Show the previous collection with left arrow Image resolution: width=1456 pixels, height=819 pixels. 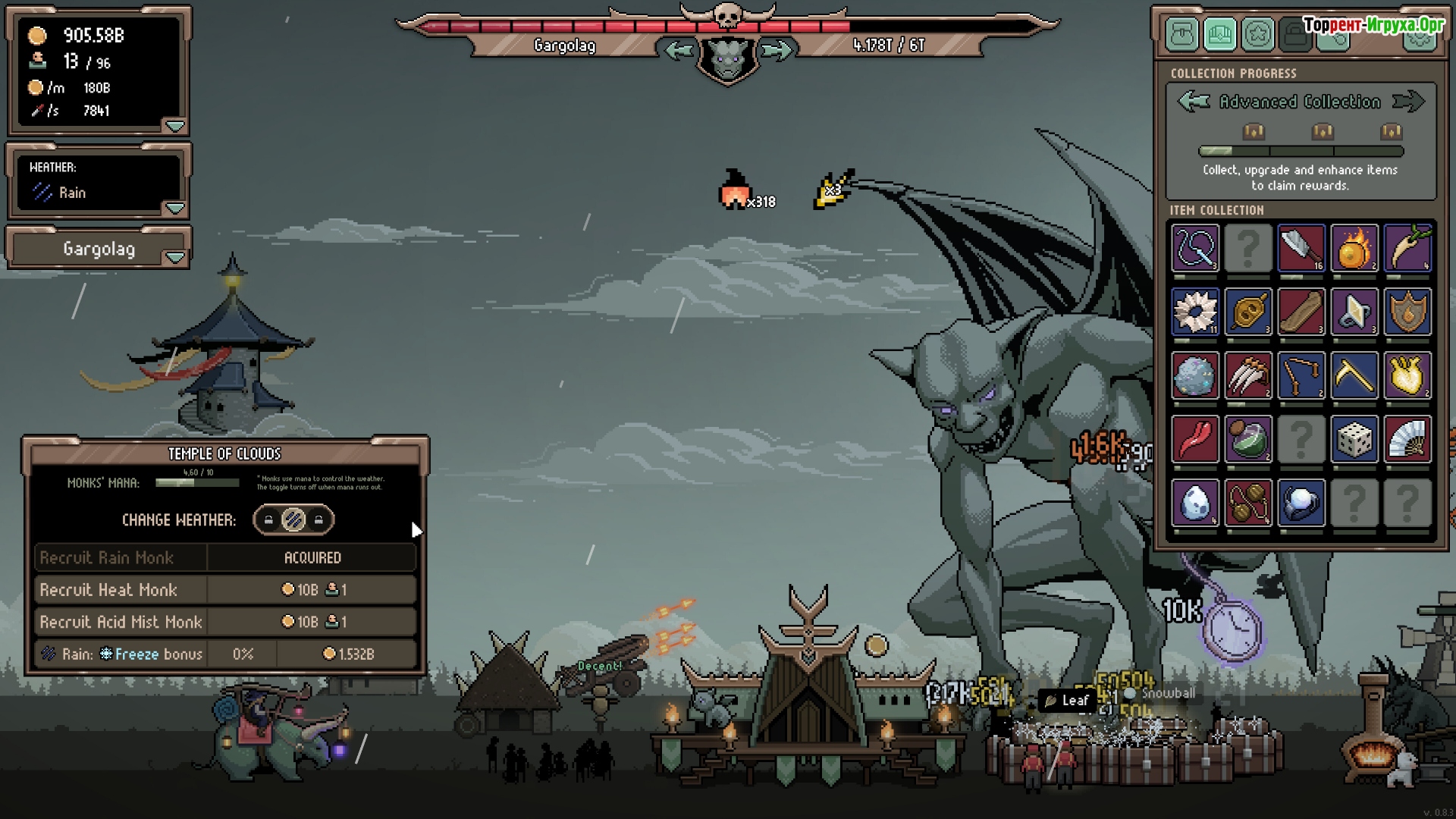(1194, 102)
